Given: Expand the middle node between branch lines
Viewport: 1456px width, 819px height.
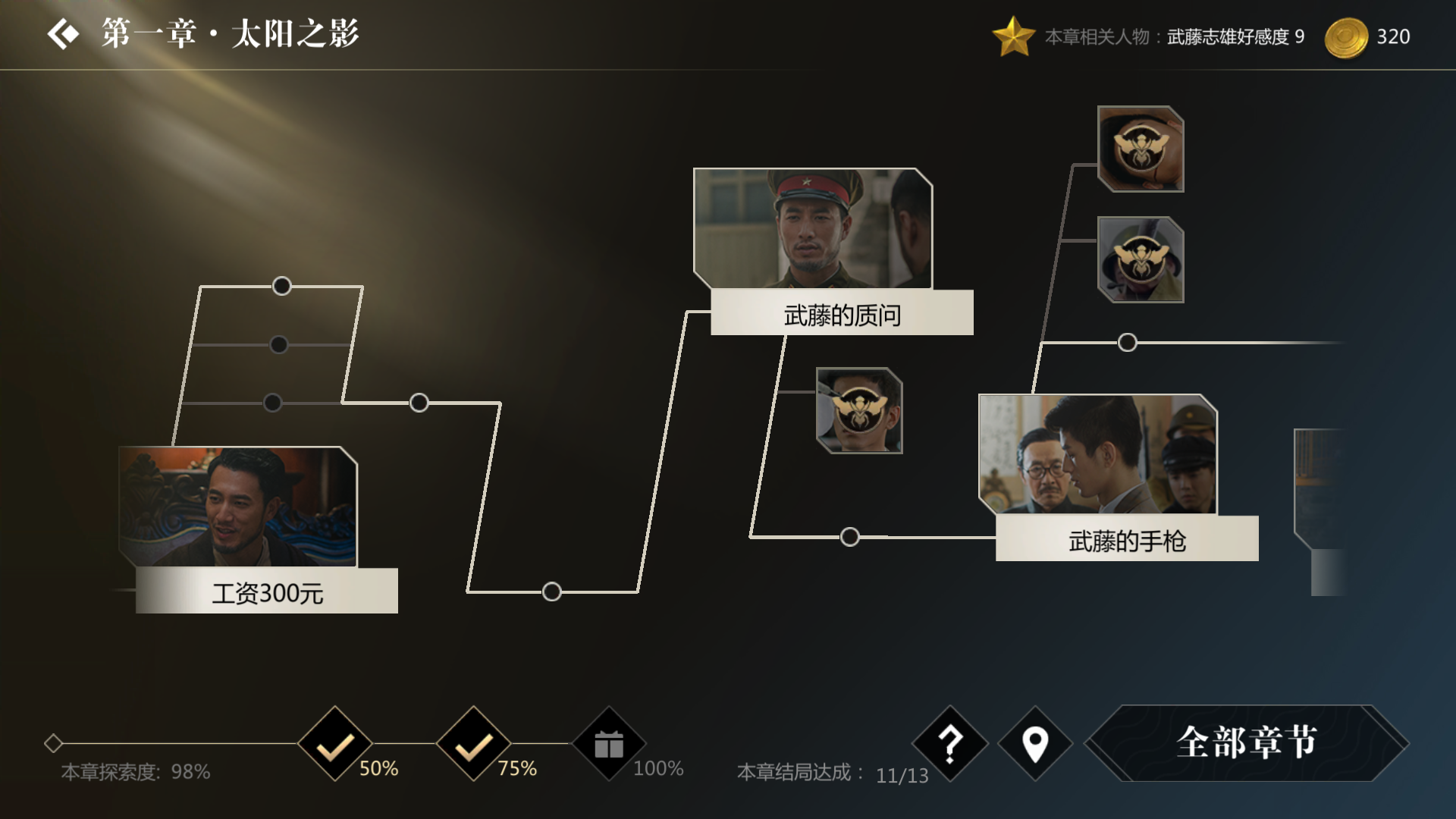Looking at the screenshot, I should [x=418, y=402].
